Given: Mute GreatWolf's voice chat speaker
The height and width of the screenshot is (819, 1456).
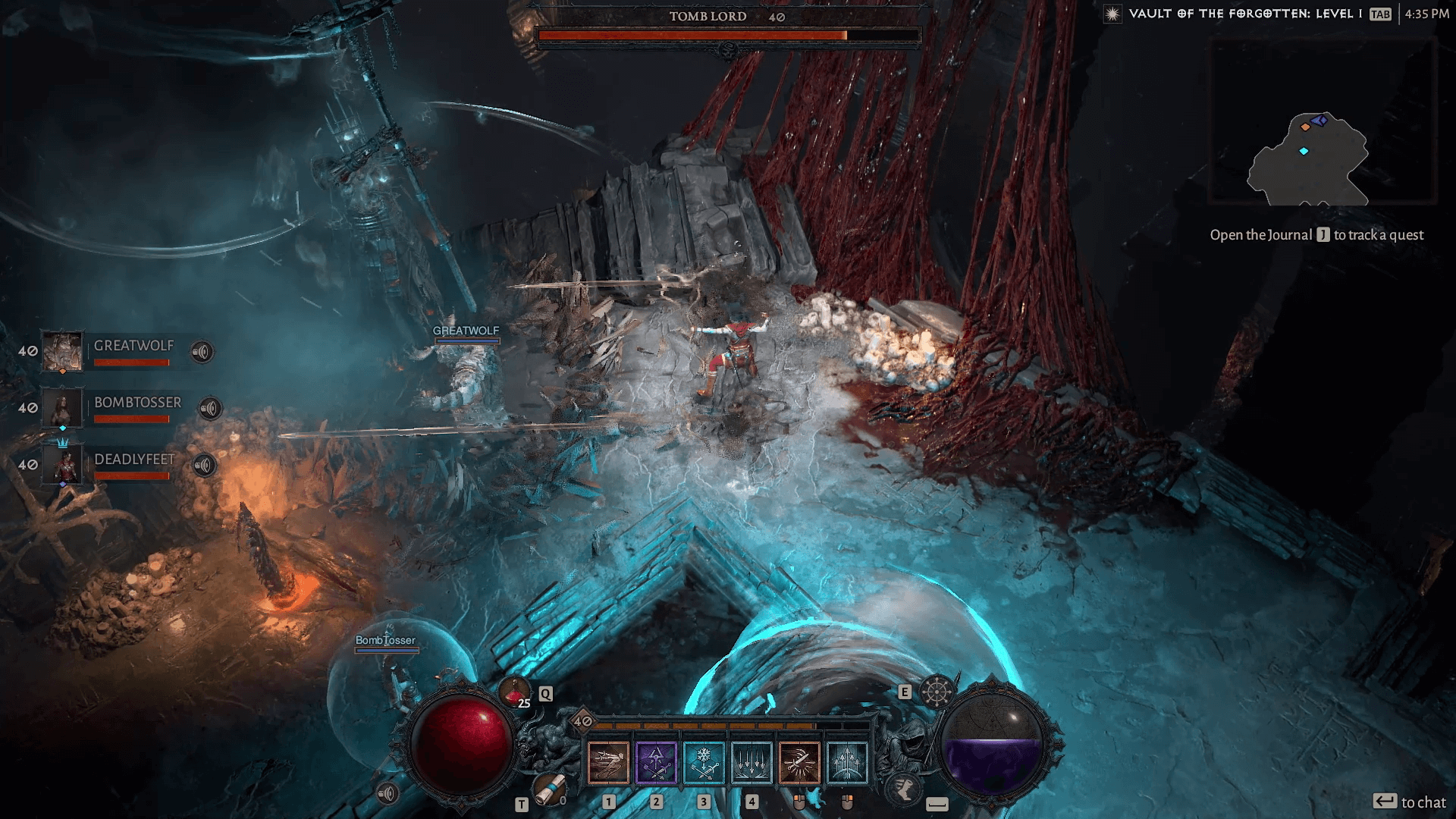Looking at the screenshot, I should (202, 352).
